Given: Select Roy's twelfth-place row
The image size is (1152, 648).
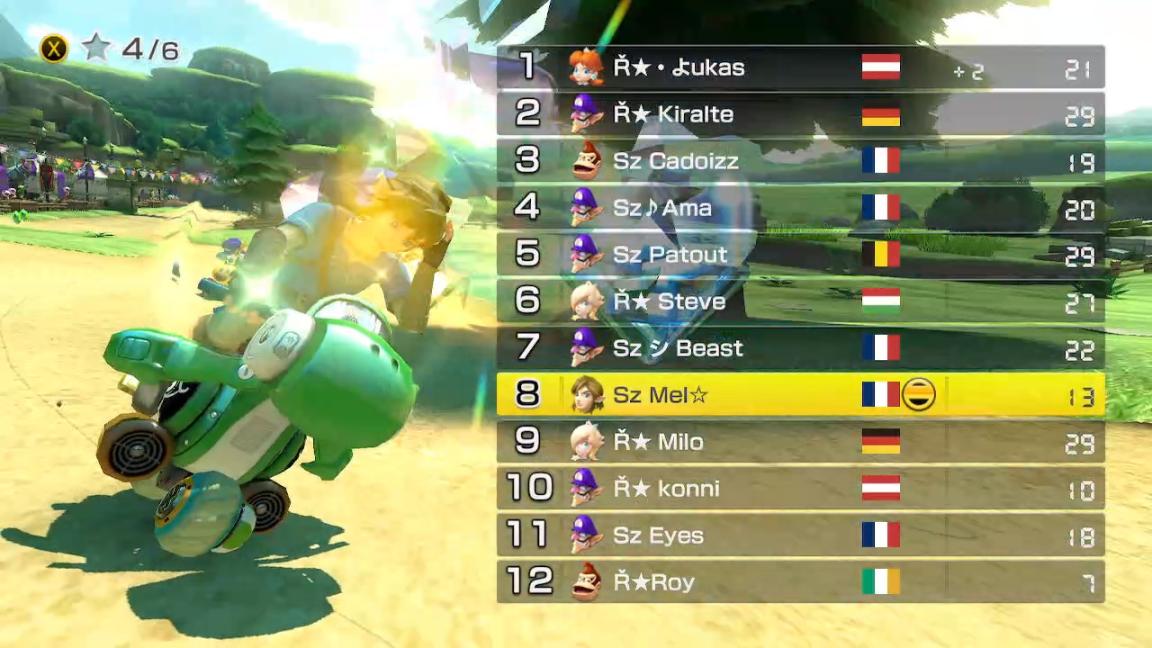Looking at the screenshot, I should point(800,582).
